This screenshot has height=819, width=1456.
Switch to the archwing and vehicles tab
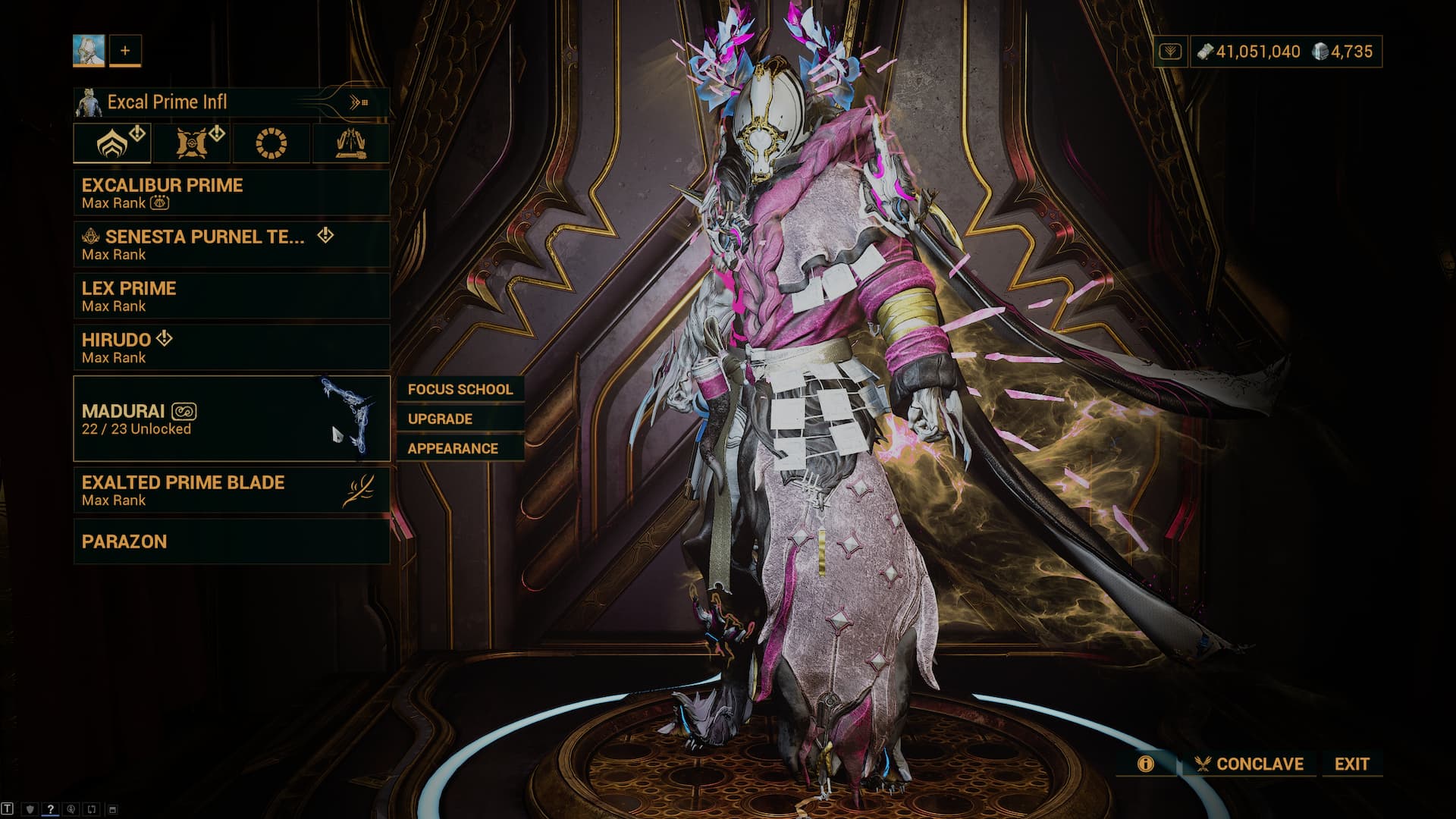(x=350, y=143)
